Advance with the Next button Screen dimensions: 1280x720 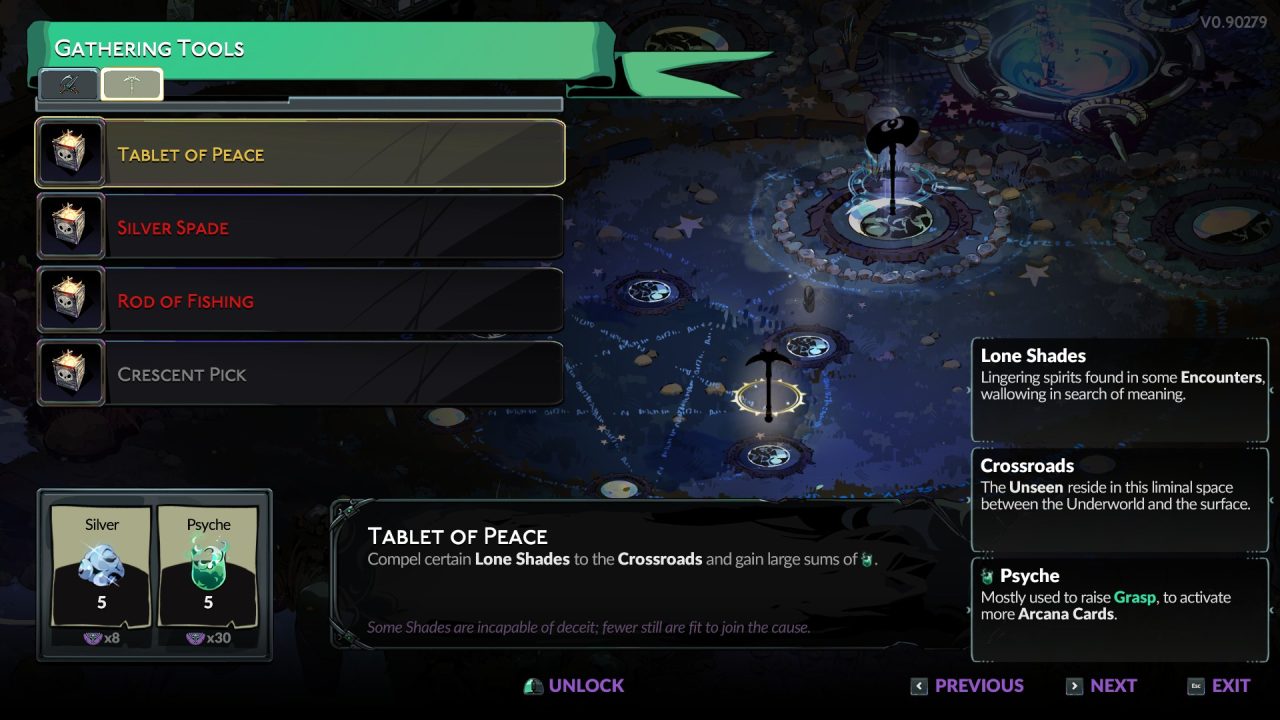coord(1101,686)
